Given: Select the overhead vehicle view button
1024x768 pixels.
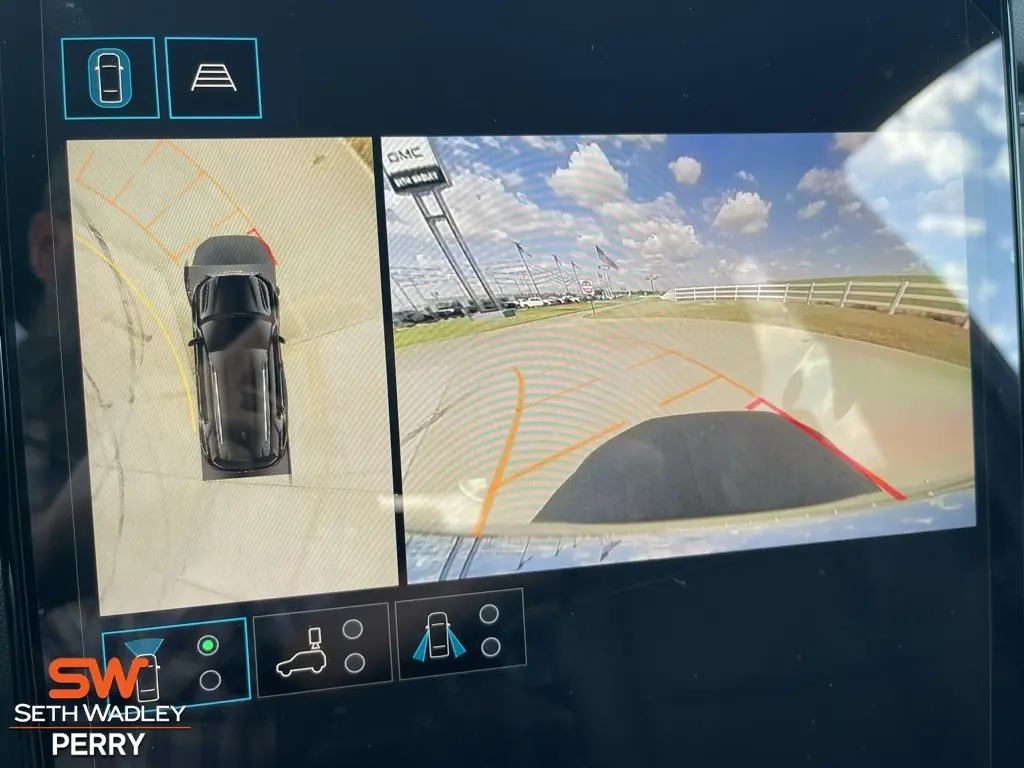Looking at the screenshot, I should pyautogui.click(x=110, y=78).
